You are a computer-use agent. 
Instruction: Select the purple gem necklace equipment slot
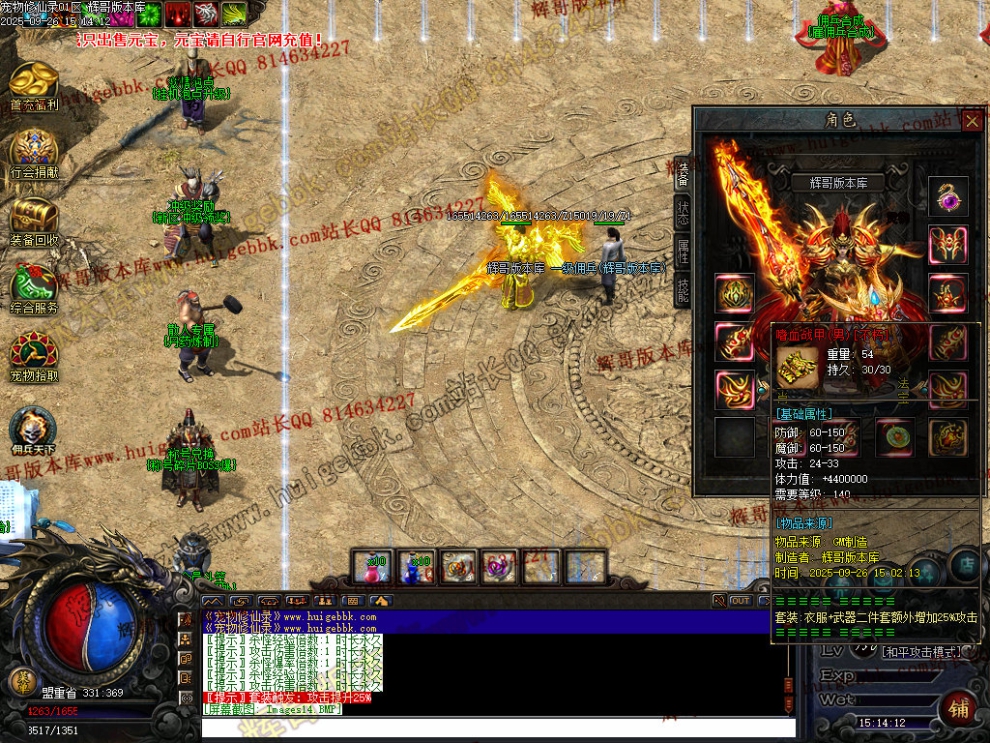(947, 197)
